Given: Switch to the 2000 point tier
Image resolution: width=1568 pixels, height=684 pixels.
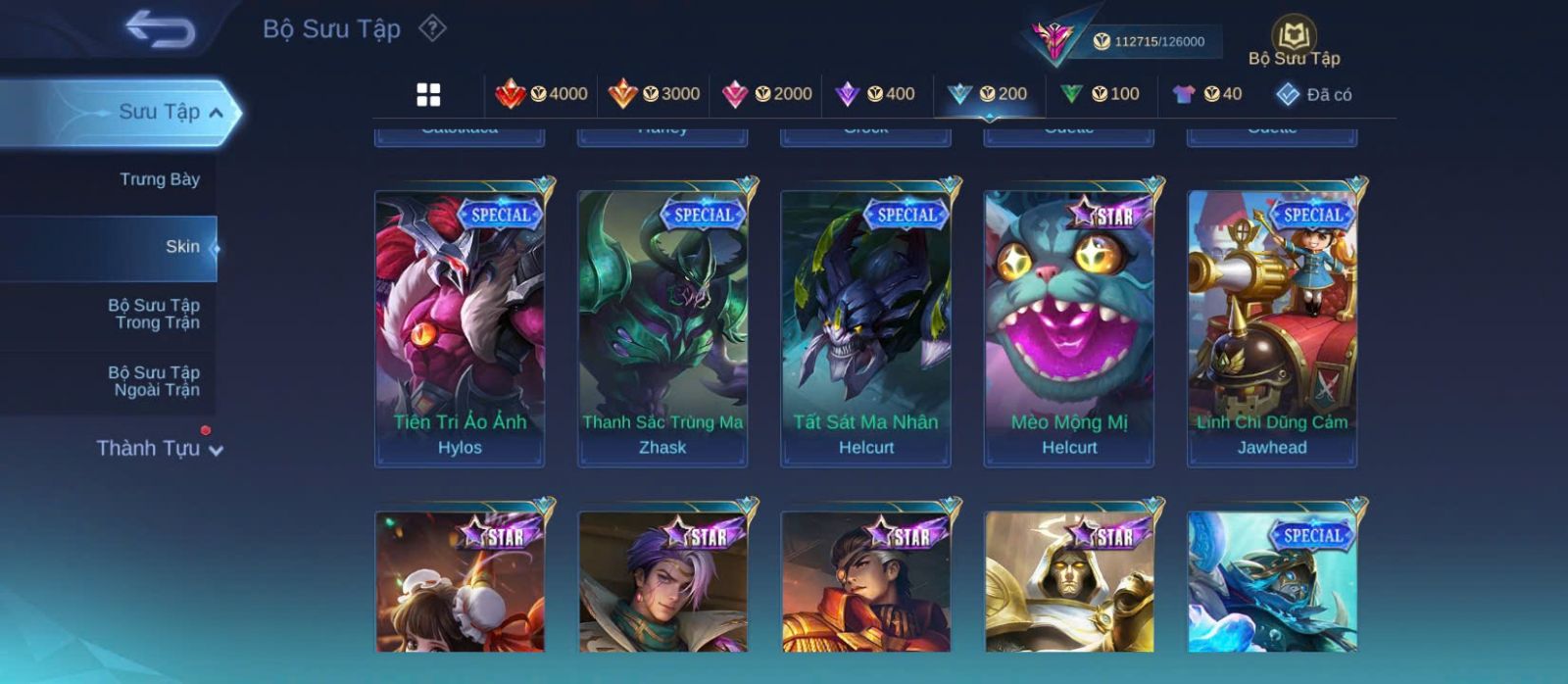Looking at the screenshot, I should [766, 94].
